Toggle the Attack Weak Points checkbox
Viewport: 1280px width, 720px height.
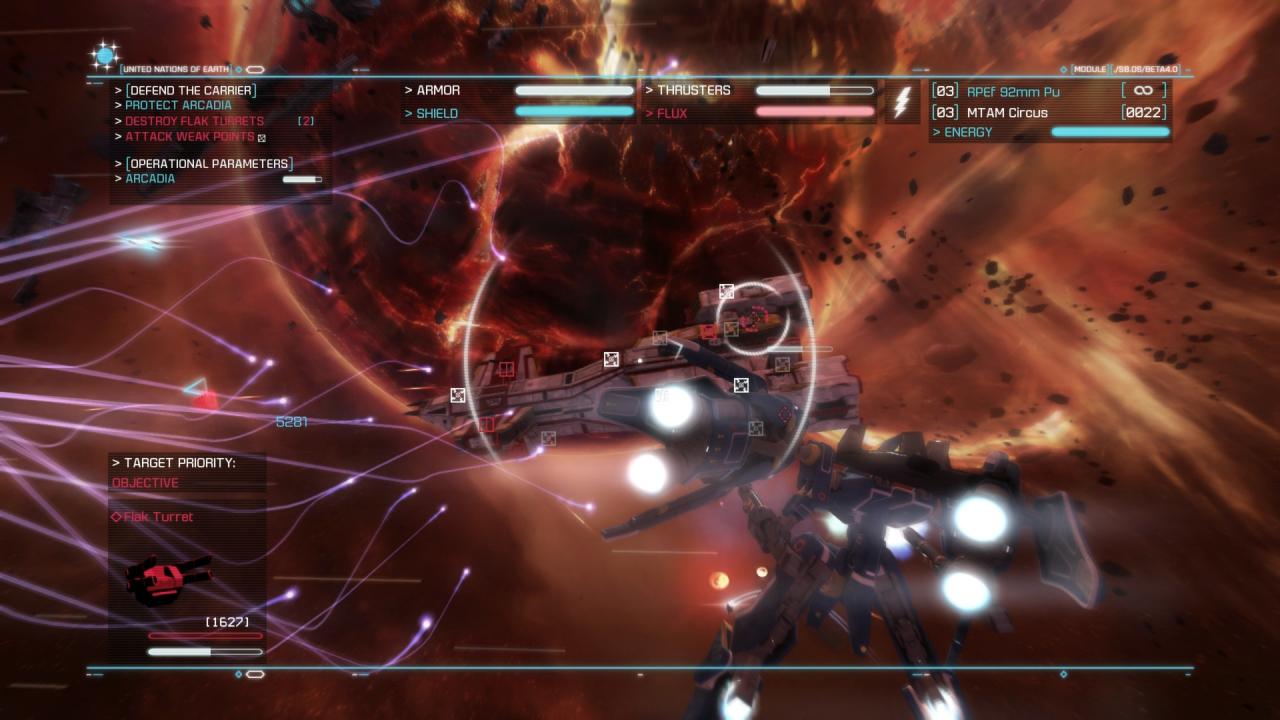point(262,135)
